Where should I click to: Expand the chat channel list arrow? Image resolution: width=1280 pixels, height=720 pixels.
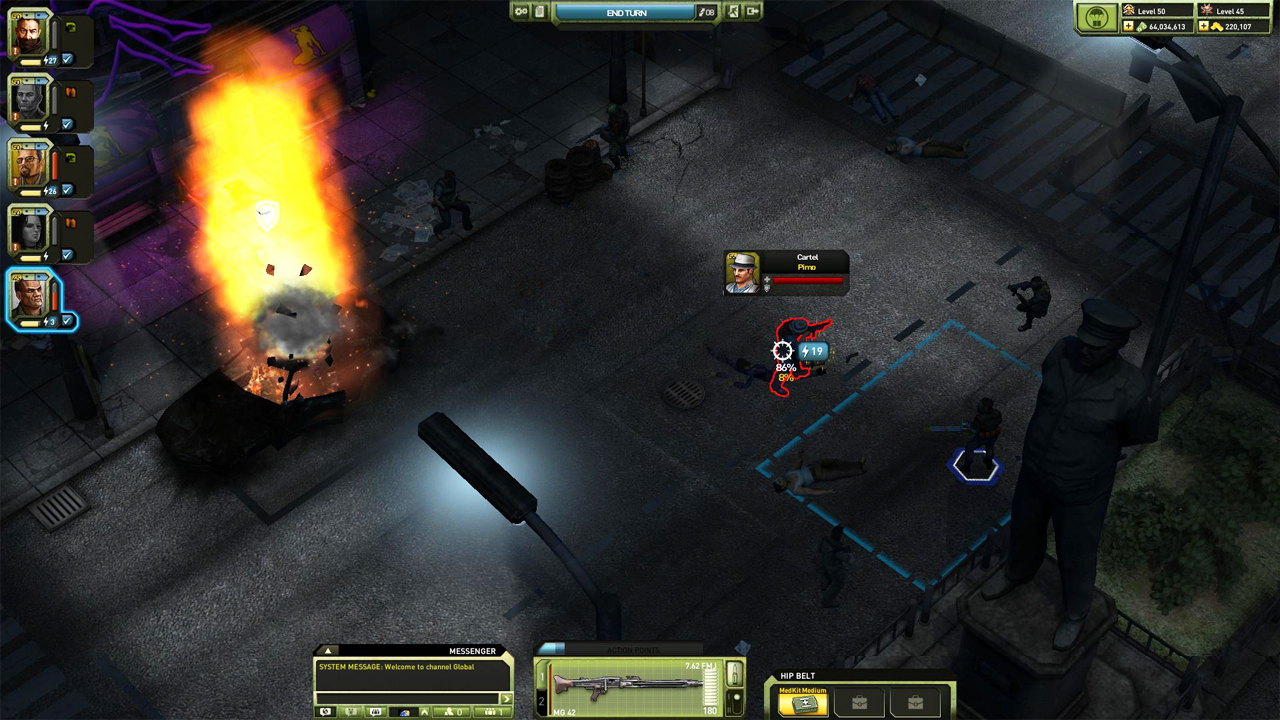[x=424, y=711]
